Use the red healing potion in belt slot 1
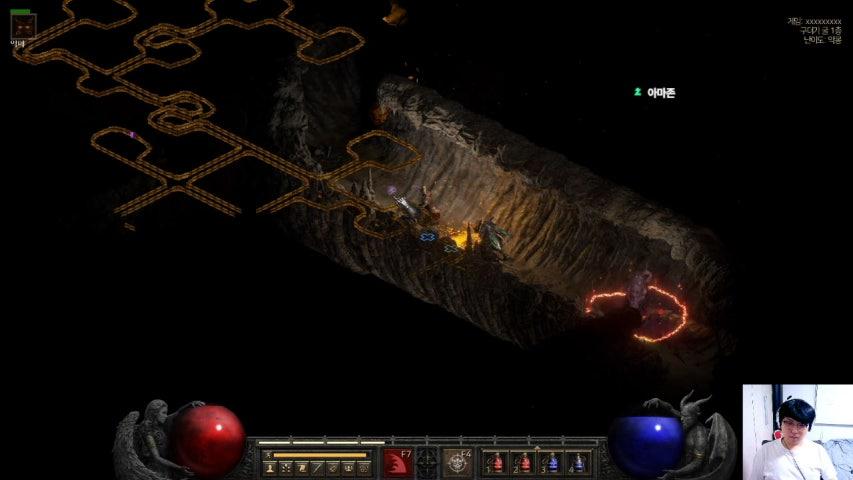Screen dimensions: 853x480 [x=498, y=462]
